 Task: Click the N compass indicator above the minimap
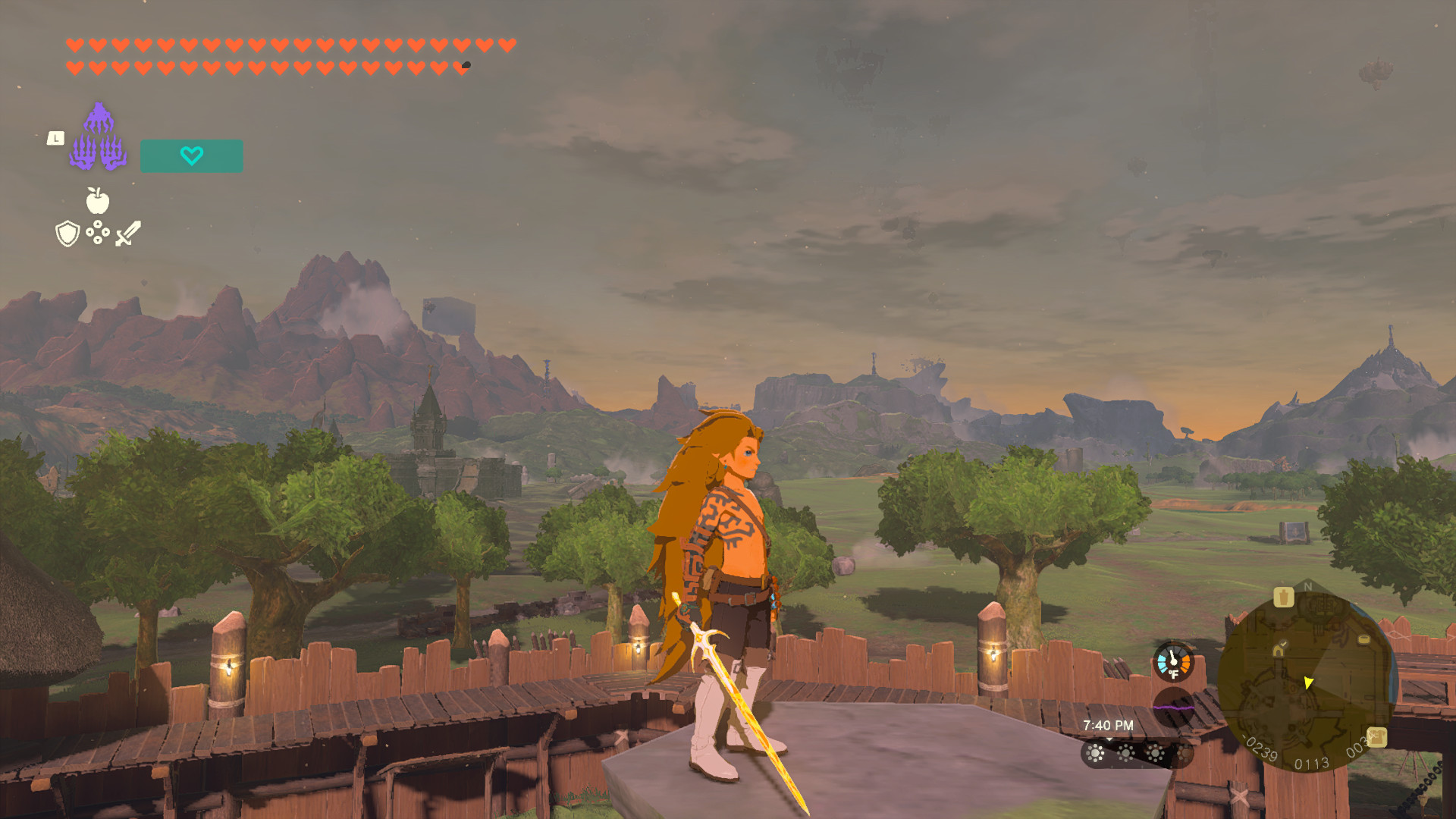click(x=1307, y=585)
